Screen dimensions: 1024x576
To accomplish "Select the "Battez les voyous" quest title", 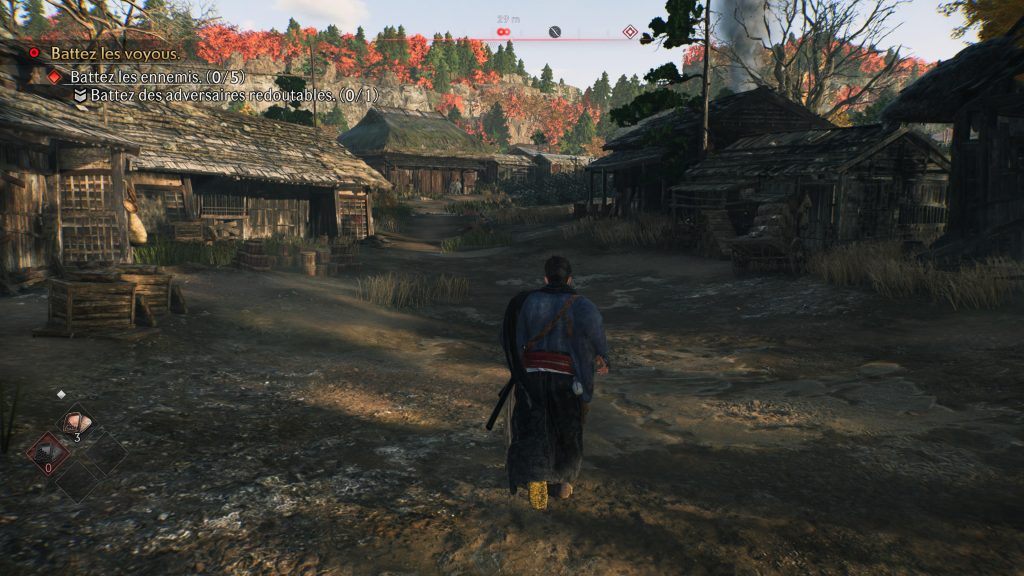I will [x=104, y=53].
